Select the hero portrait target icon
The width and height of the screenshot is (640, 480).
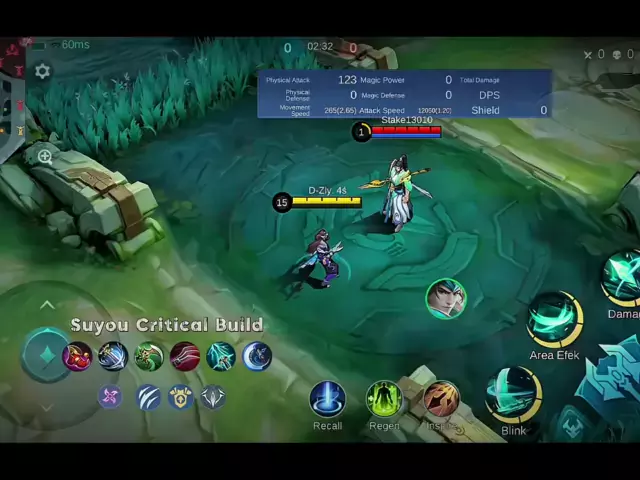click(445, 298)
